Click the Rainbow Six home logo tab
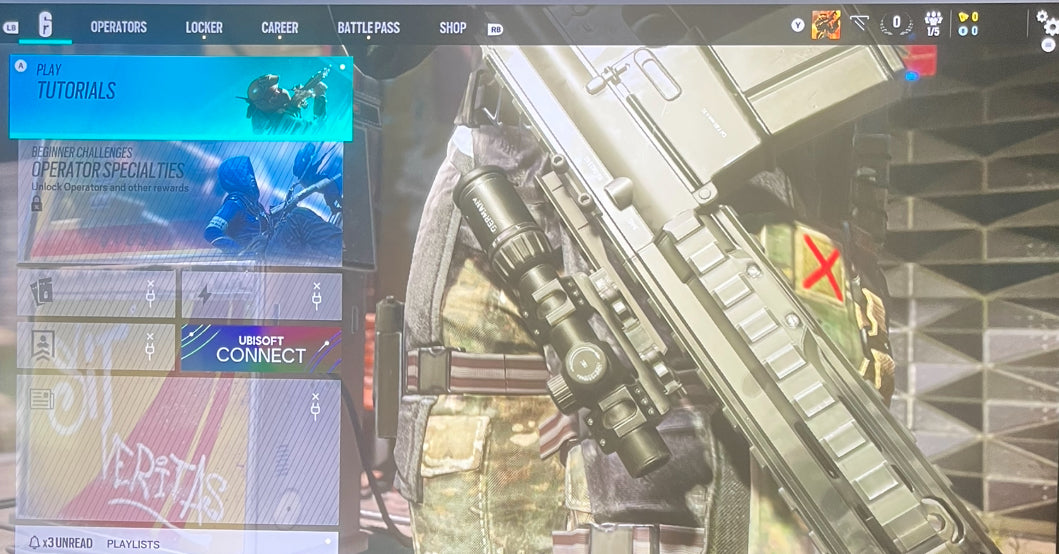Screen dimensions: 1059x554 (x=45, y=26)
